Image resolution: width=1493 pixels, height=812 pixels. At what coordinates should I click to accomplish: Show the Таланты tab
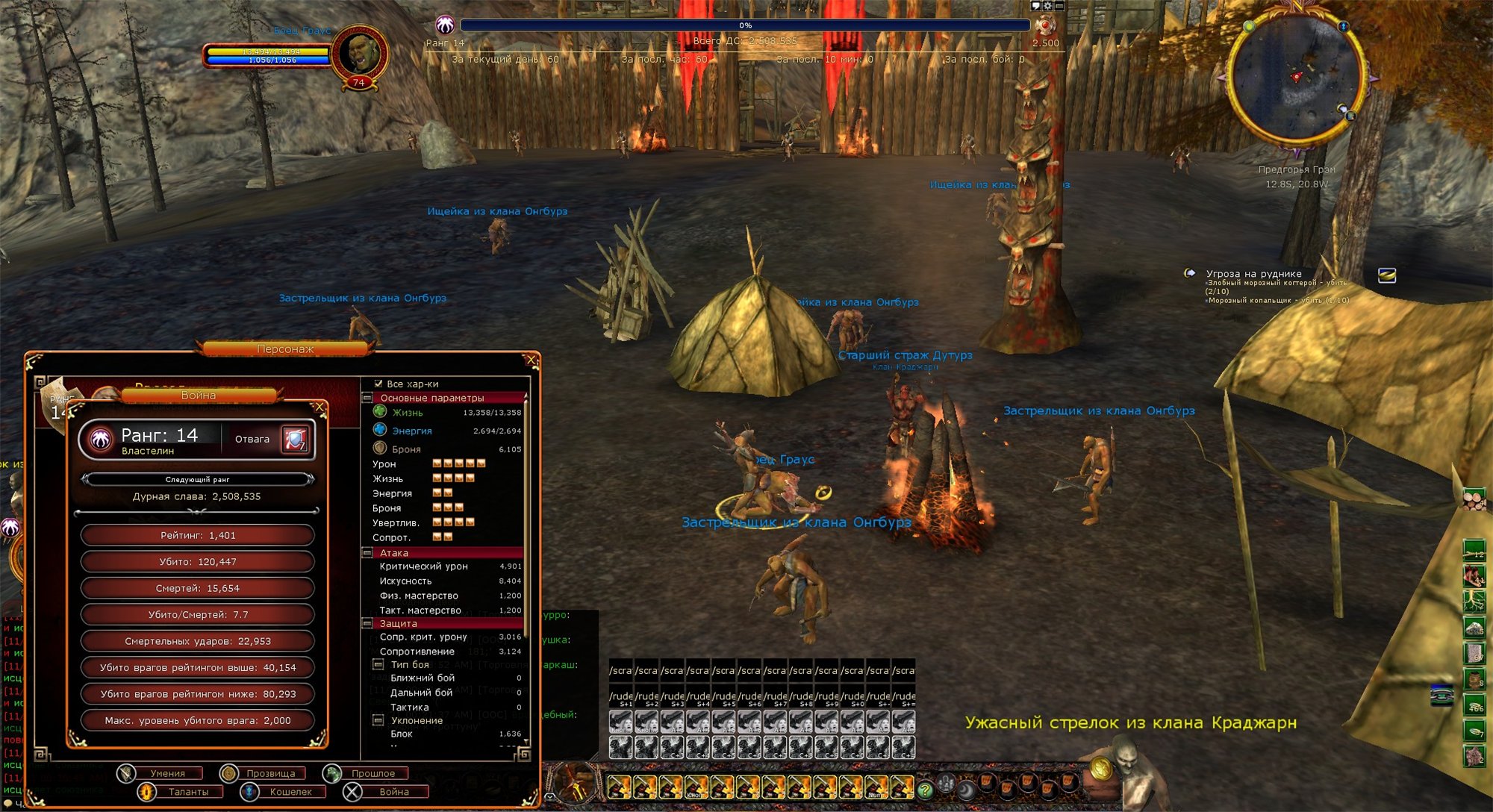pyautogui.click(x=187, y=792)
